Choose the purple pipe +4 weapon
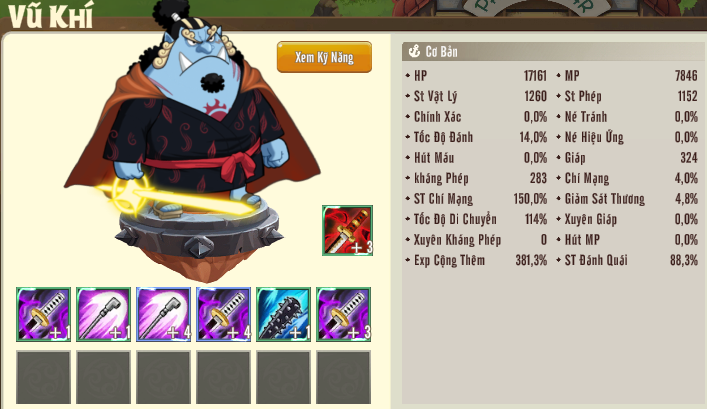This screenshot has height=409, width=707. click(x=163, y=314)
